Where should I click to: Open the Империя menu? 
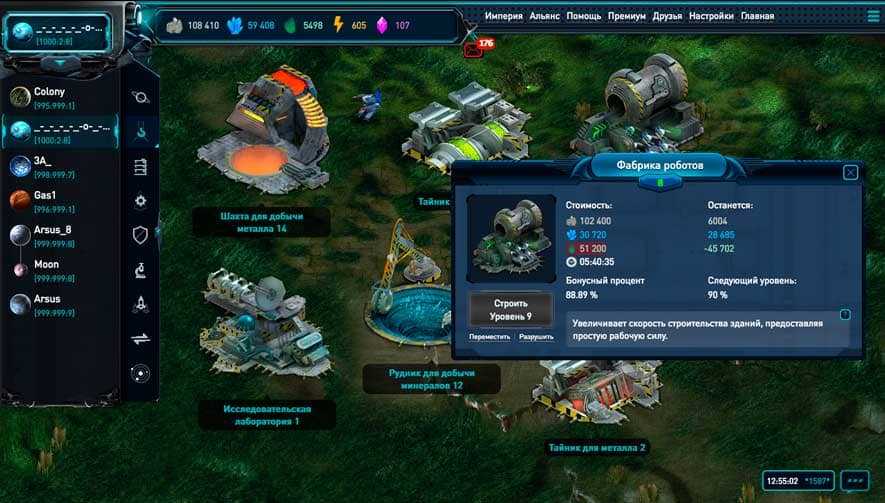[504, 16]
